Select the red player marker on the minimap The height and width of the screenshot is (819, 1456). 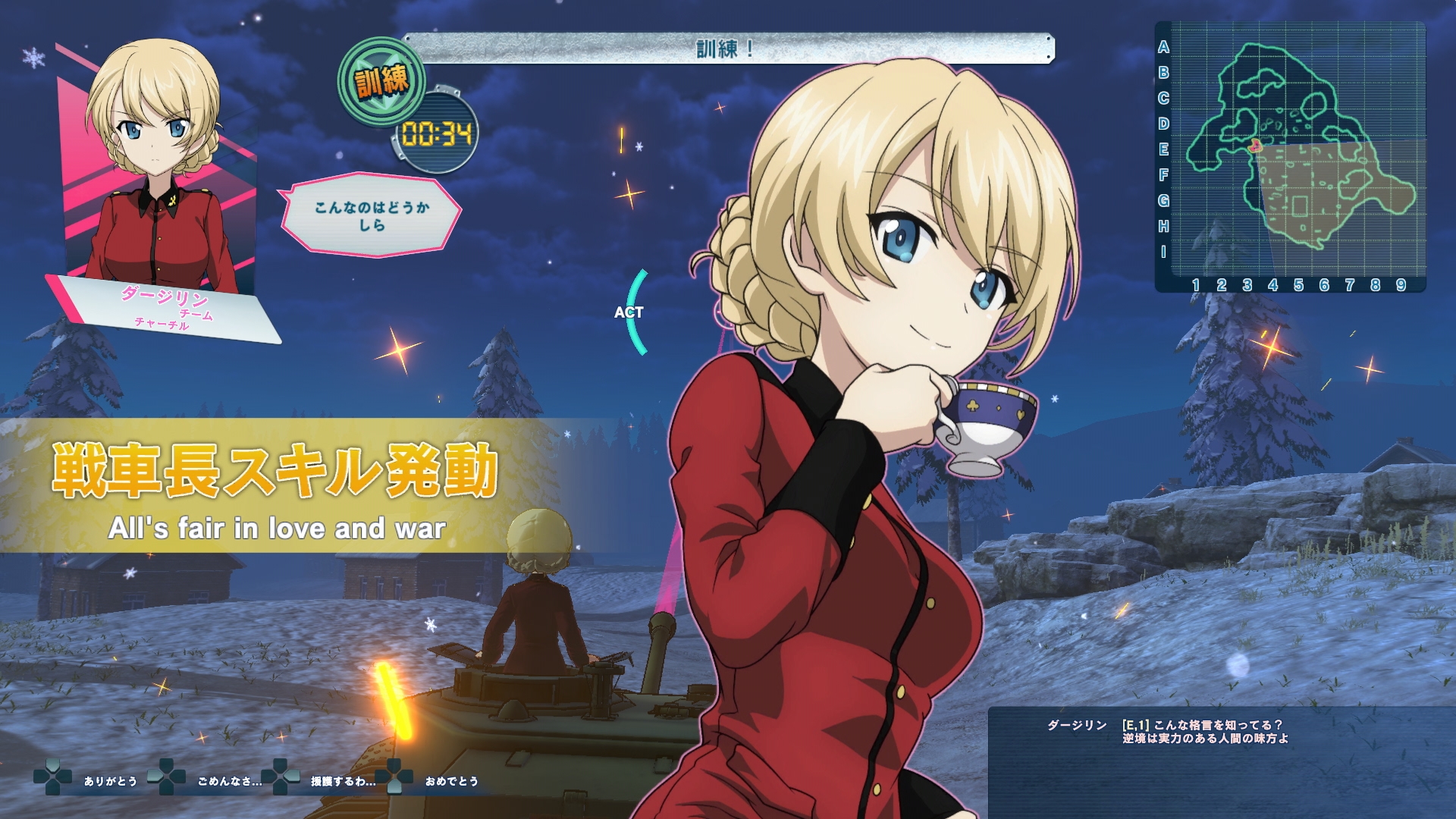pos(1255,144)
